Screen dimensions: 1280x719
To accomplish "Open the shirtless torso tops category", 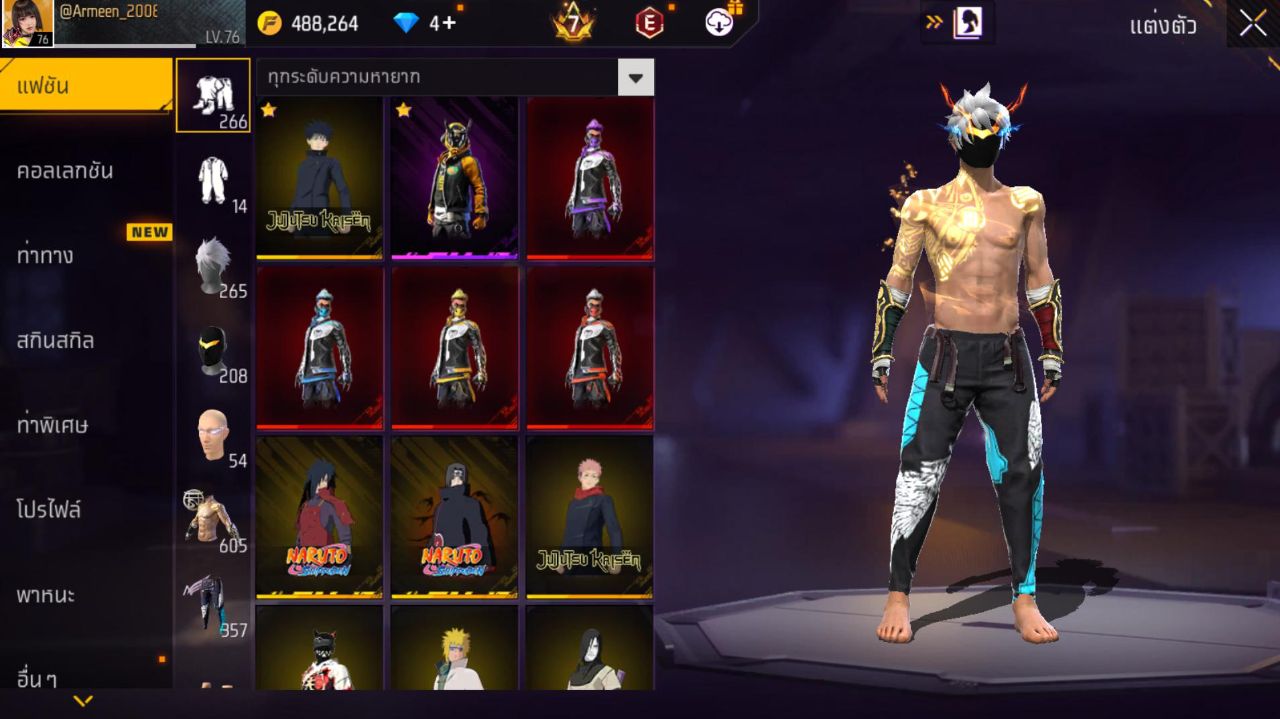I will pyautogui.click(x=213, y=519).
